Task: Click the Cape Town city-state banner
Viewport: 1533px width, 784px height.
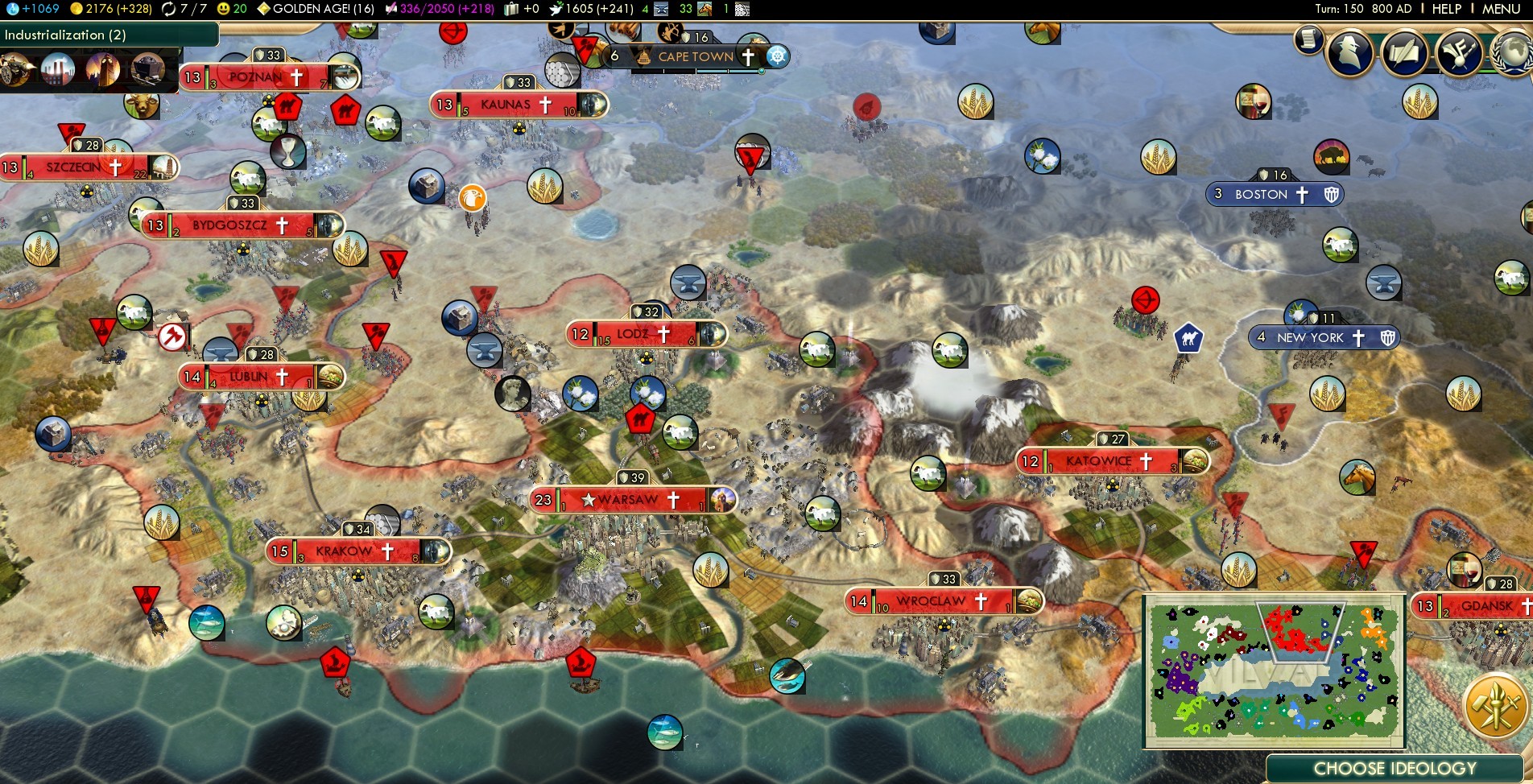Action: click(x=696, y=56)
